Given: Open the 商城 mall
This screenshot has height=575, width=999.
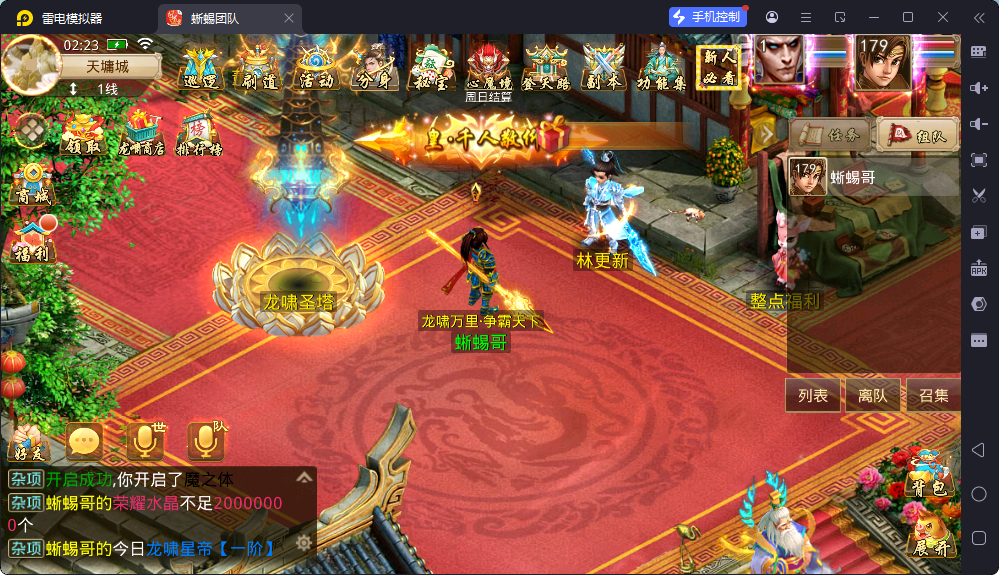Looking at the screenshot, I should (x=31, y=185).
